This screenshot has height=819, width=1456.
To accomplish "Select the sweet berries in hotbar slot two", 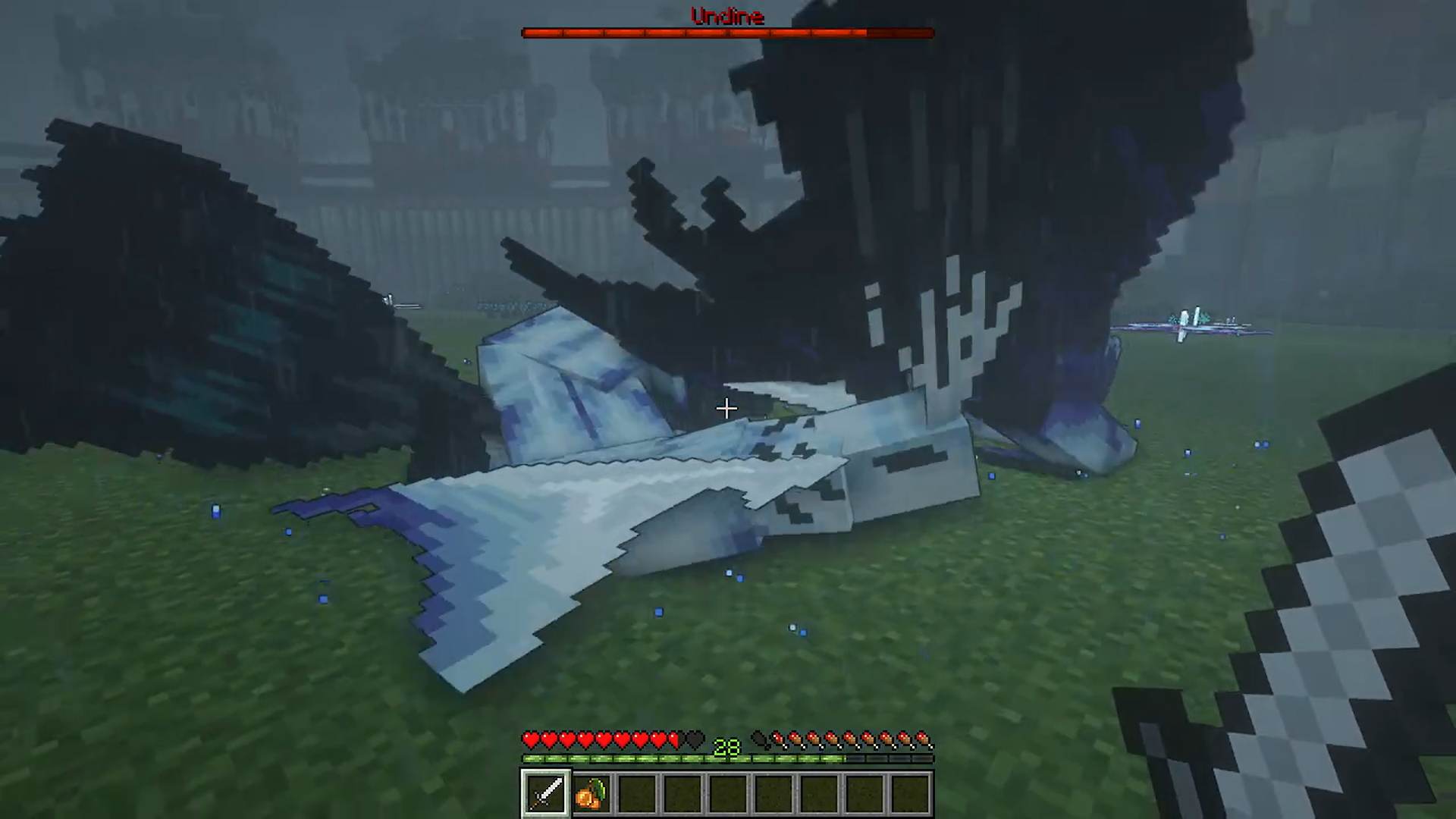I will pyautogui.click(x=590, y=792).
